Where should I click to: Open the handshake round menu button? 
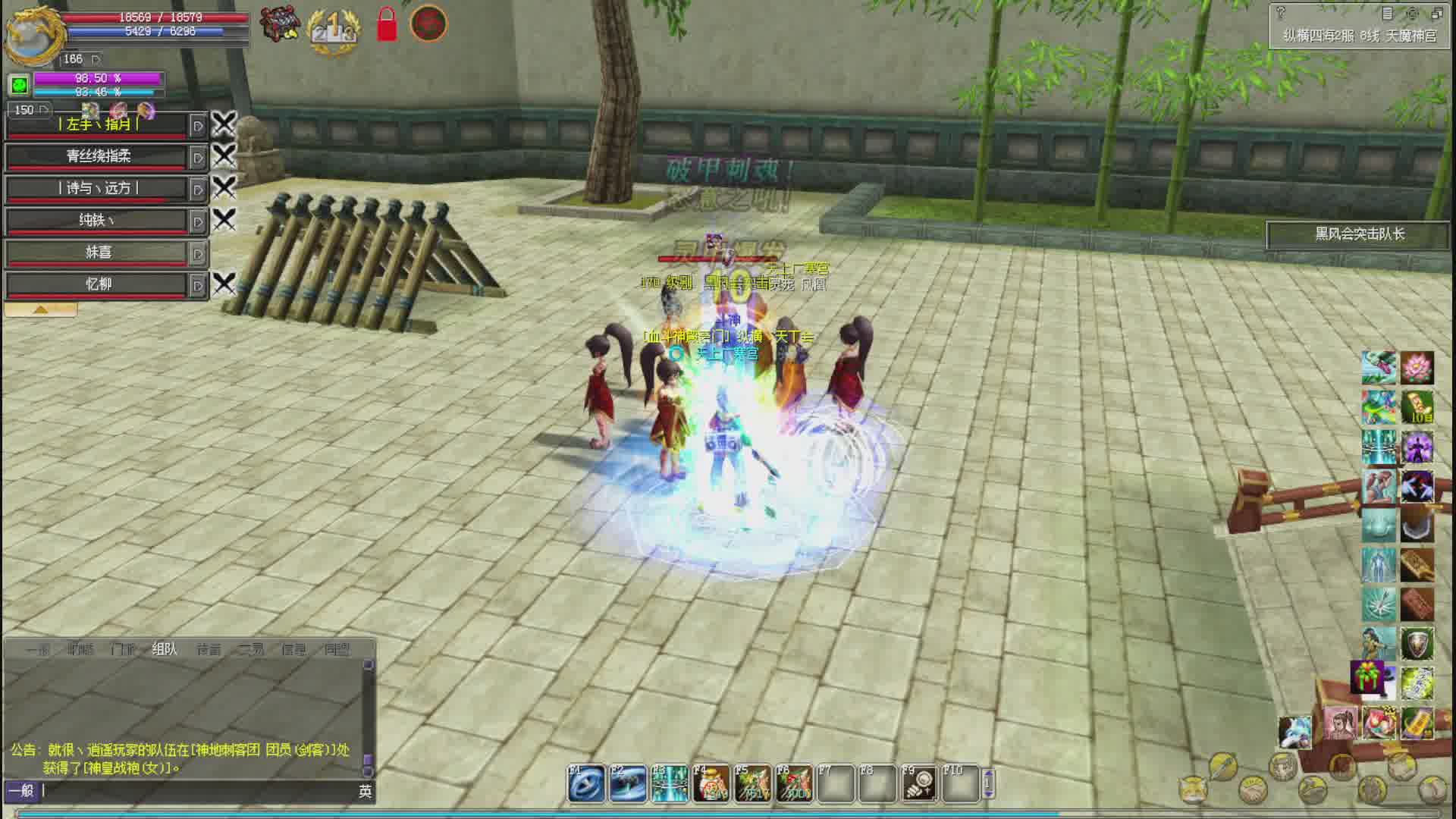[1253, 791]
